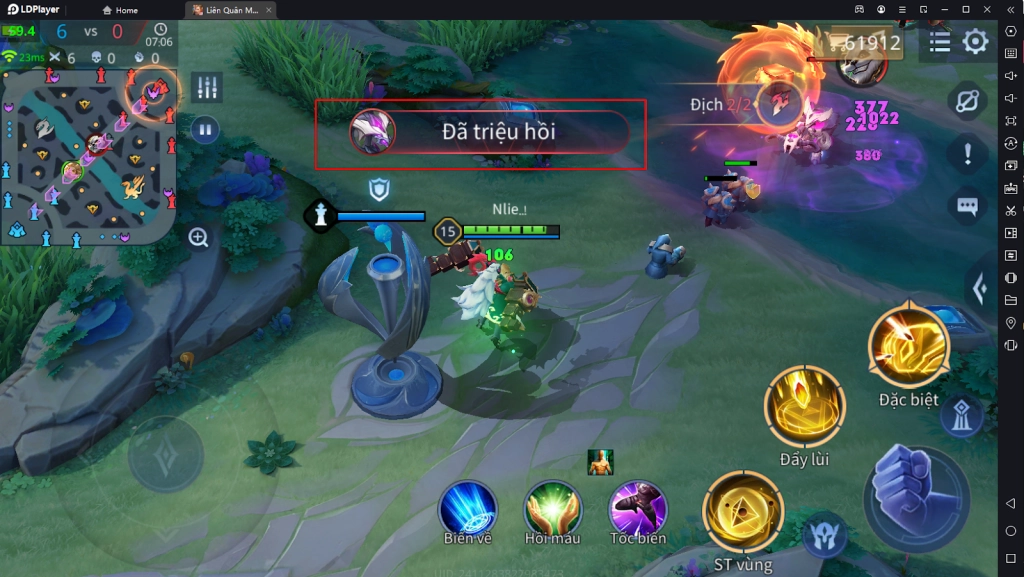Expand the side panel arrow
The height and width of the screenshot is (577, 1024).
pos(981,289)
